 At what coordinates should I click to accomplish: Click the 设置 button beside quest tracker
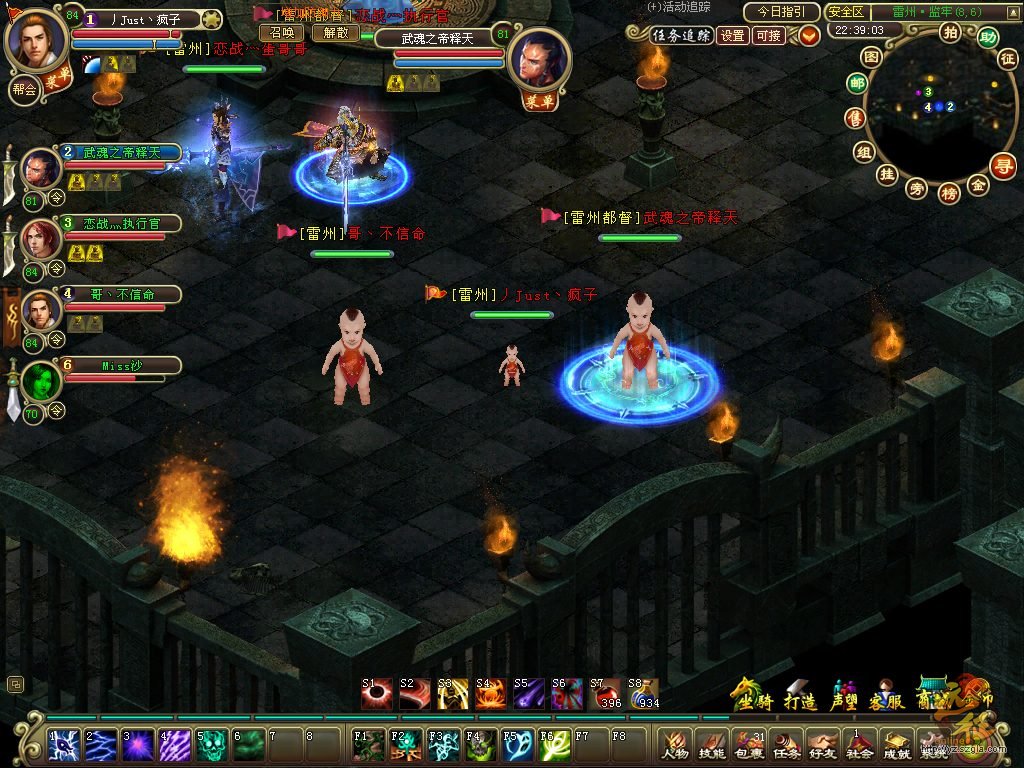[733, 35]
